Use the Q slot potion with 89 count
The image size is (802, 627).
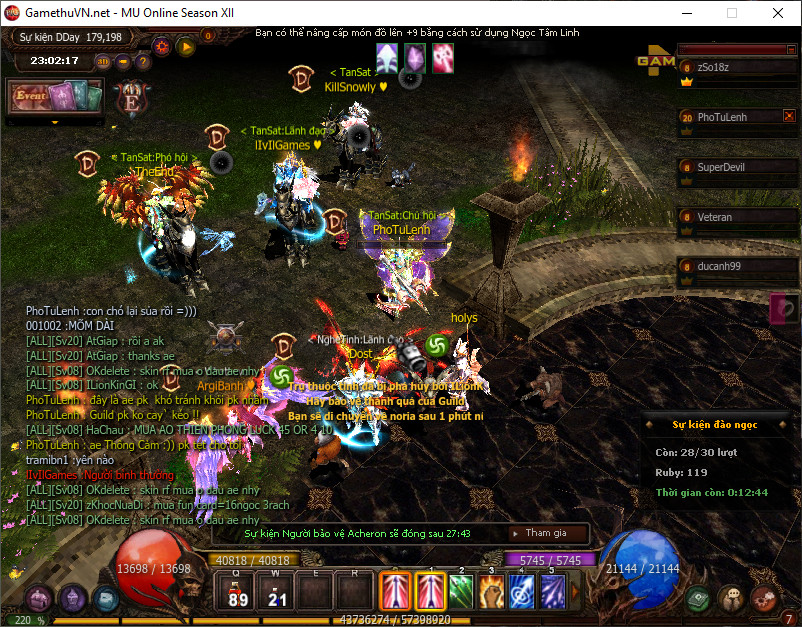238,591
